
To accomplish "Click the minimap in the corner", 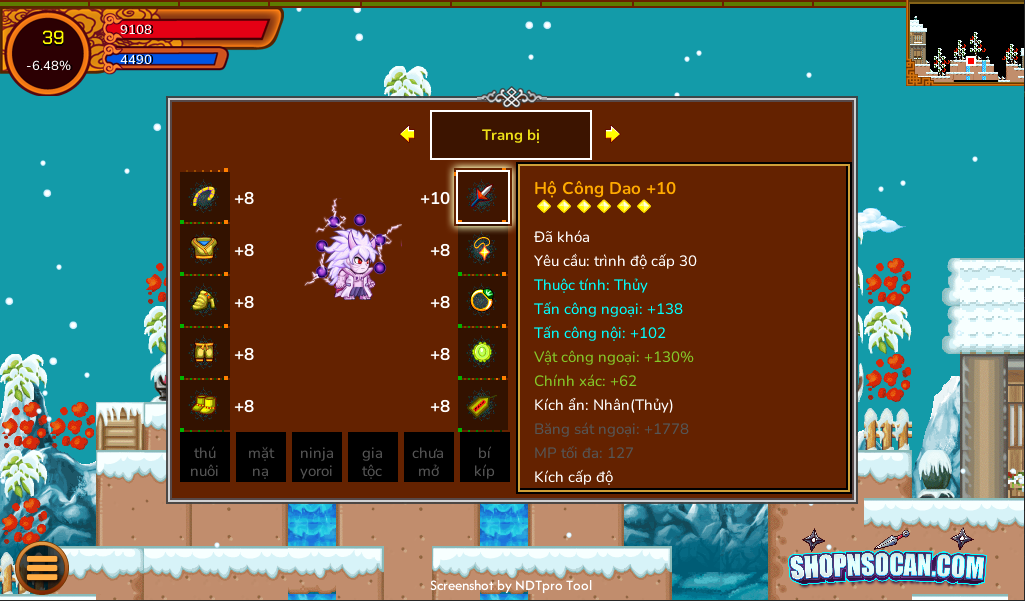I will coord(965,43).
